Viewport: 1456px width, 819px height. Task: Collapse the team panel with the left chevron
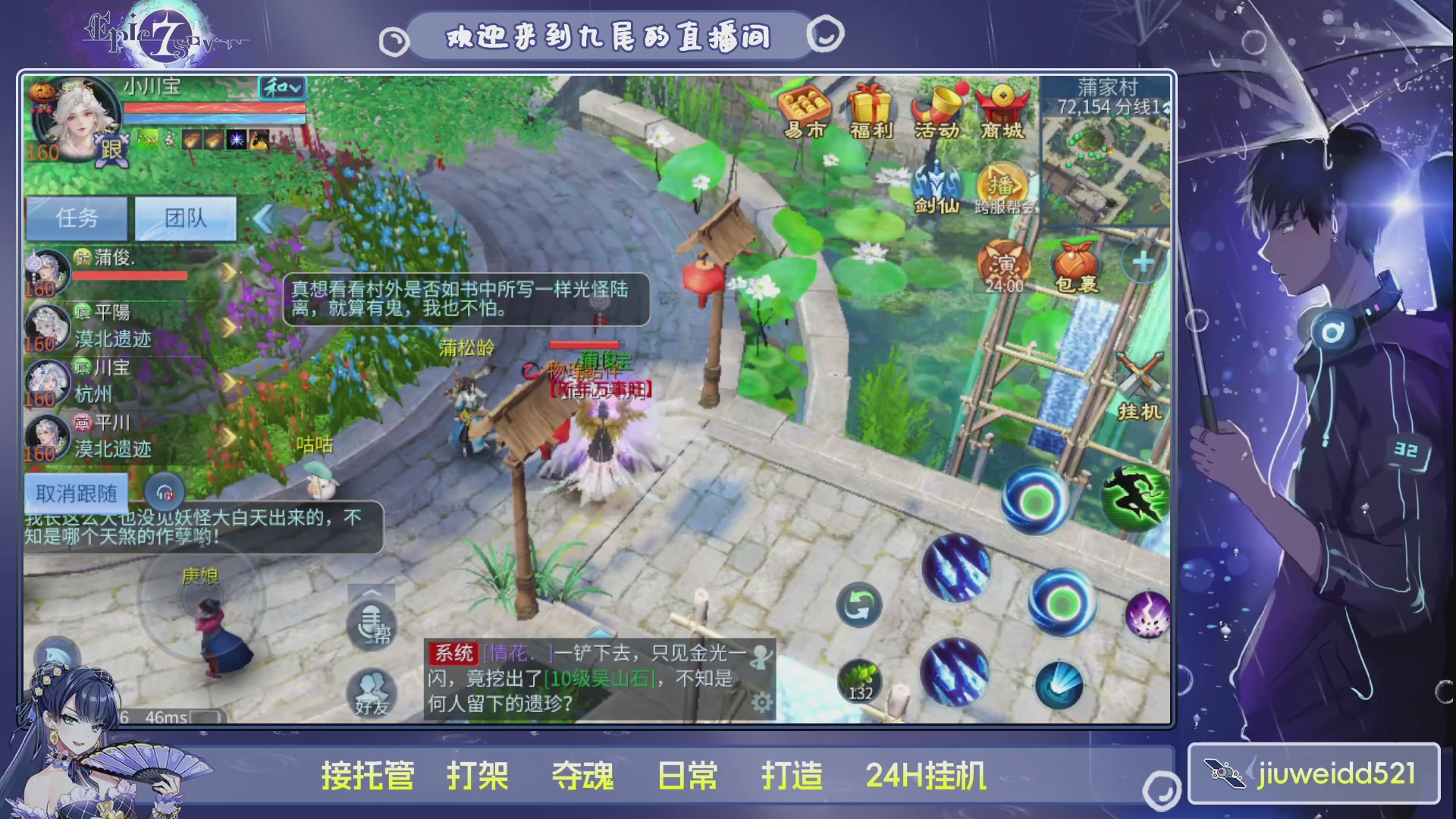pos(262,218)
